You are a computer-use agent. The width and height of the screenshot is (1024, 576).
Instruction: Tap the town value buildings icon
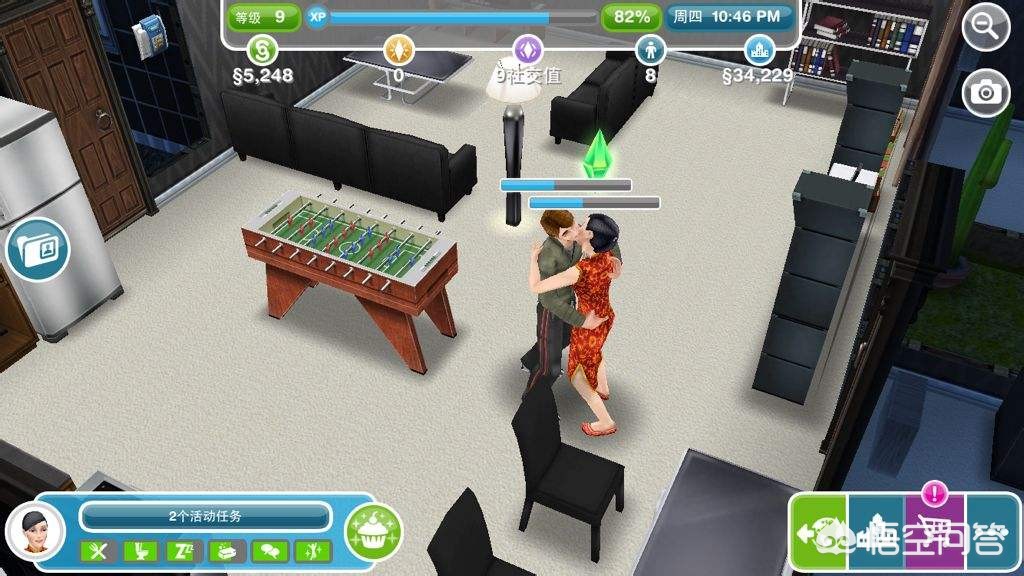(x=759, y=49)
